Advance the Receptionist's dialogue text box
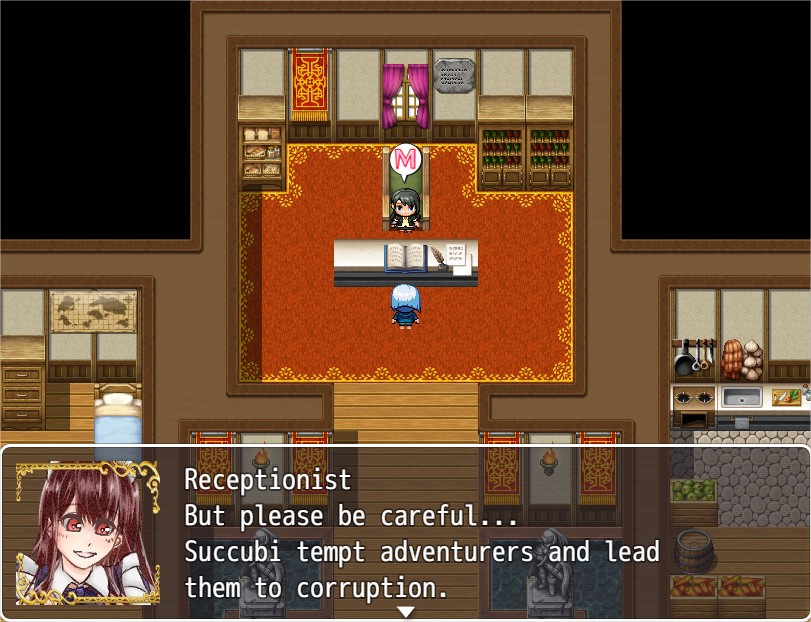 (x=420, y=530)
